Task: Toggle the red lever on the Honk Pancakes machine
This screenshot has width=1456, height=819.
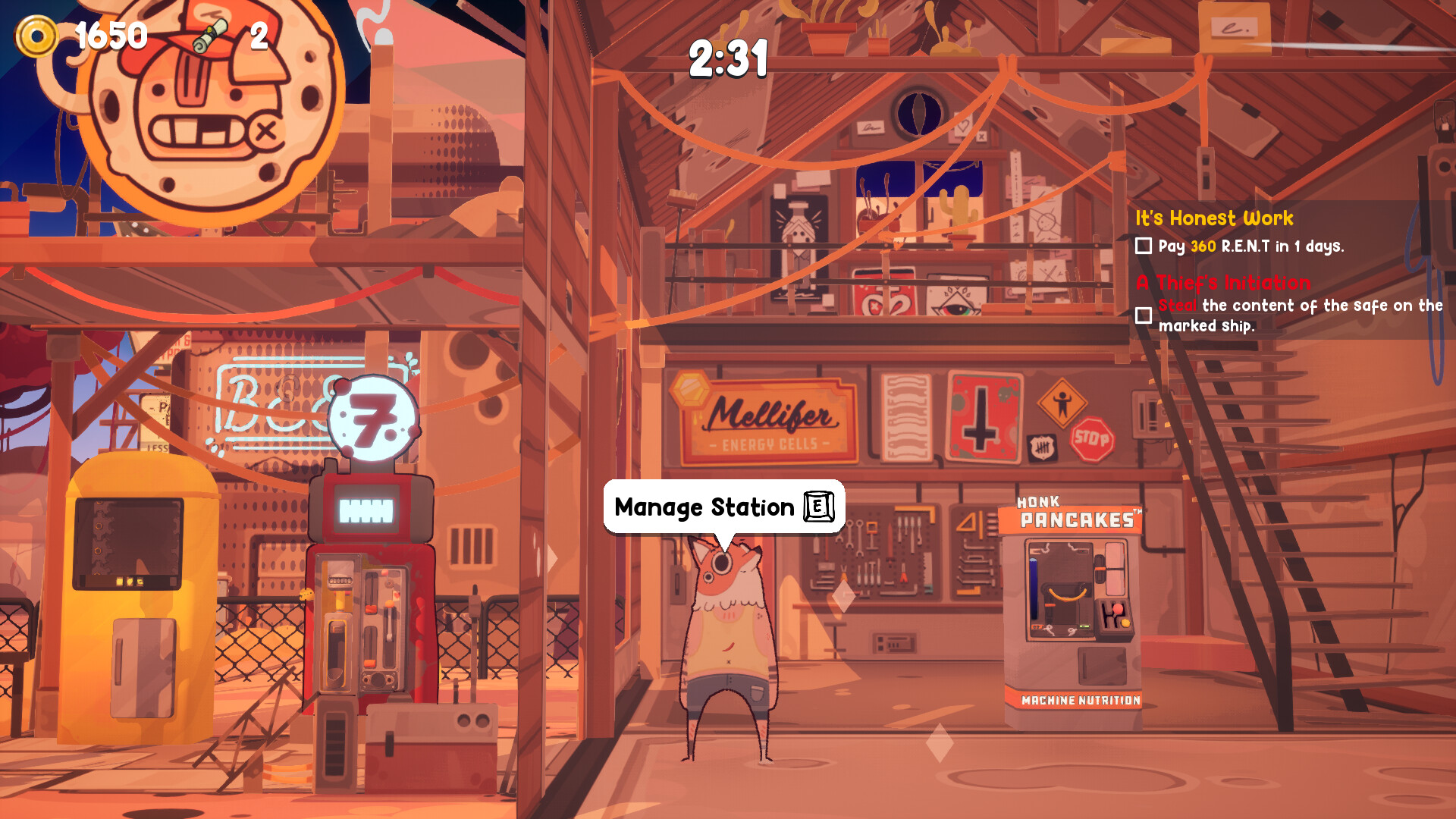Action: tap(1117, 610)
